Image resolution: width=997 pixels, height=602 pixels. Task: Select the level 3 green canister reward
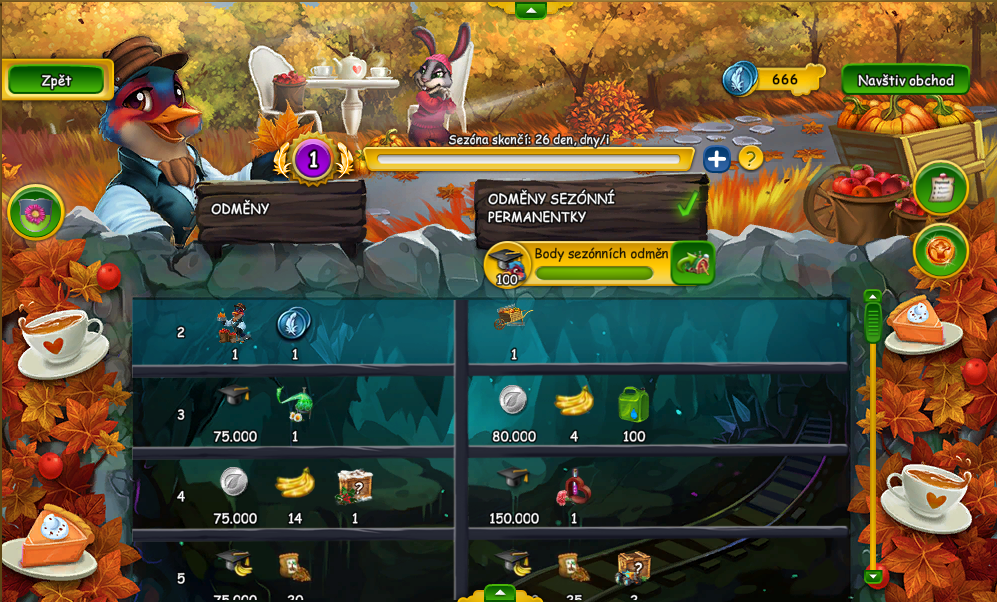click(633, 403)
